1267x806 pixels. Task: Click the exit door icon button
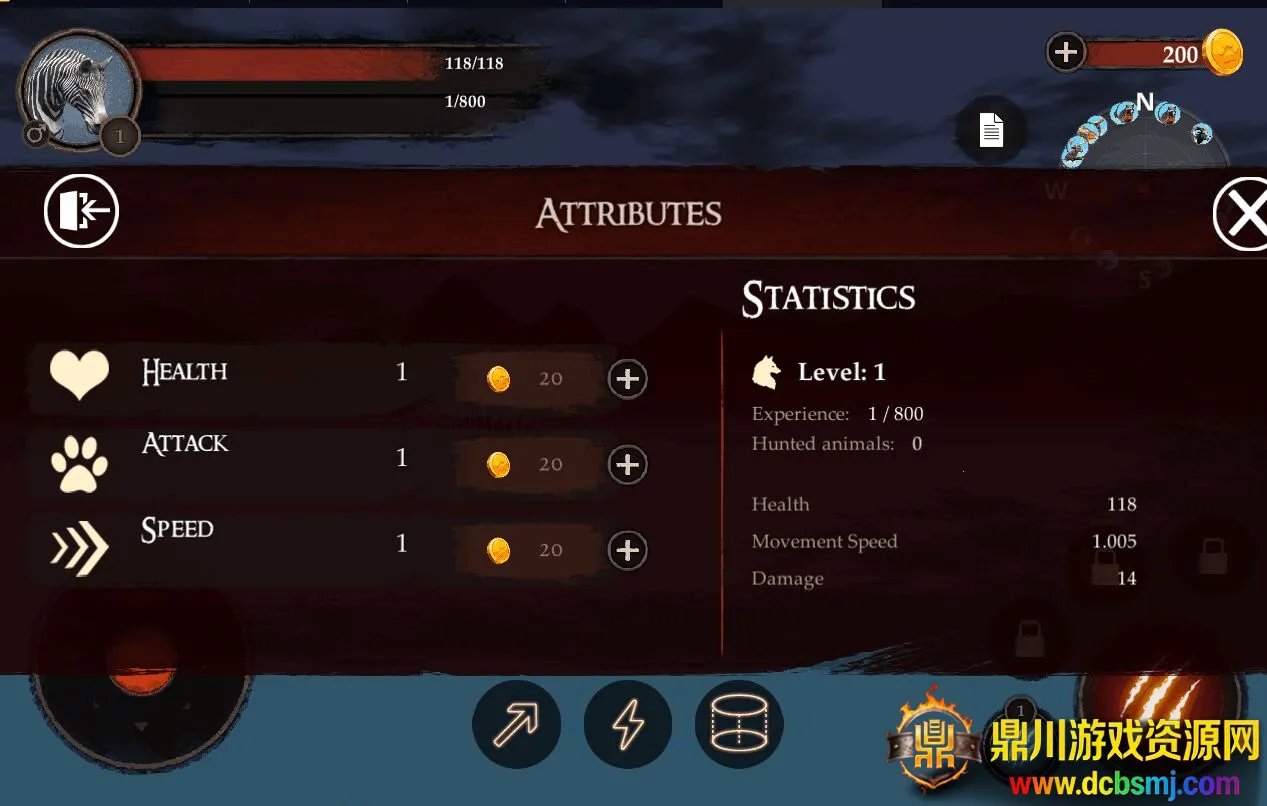click(x=81, y=212)
